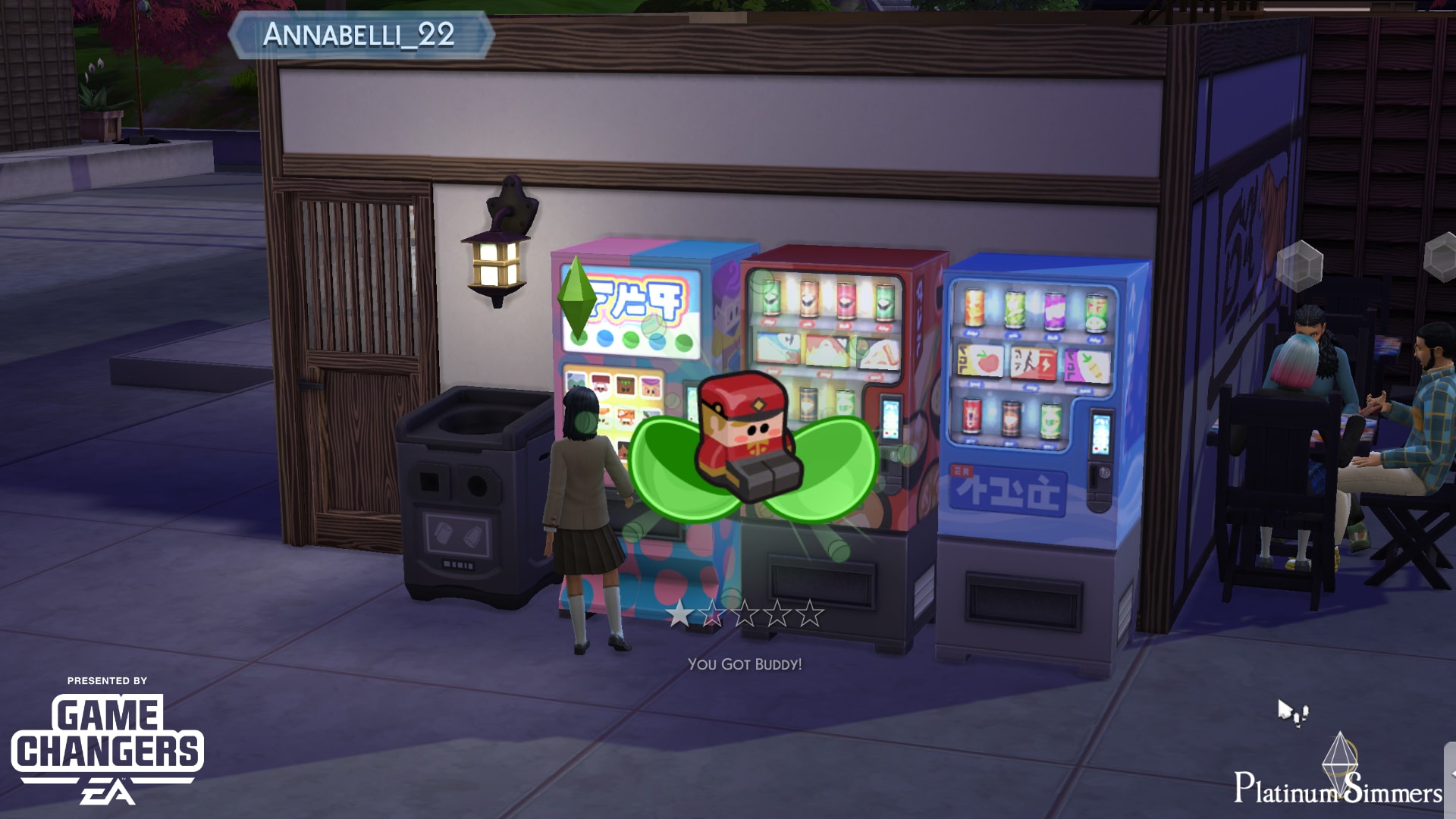
Task: Expand the collapsed panel arrow tab at the right screen edge
Action: [1450, 774]
